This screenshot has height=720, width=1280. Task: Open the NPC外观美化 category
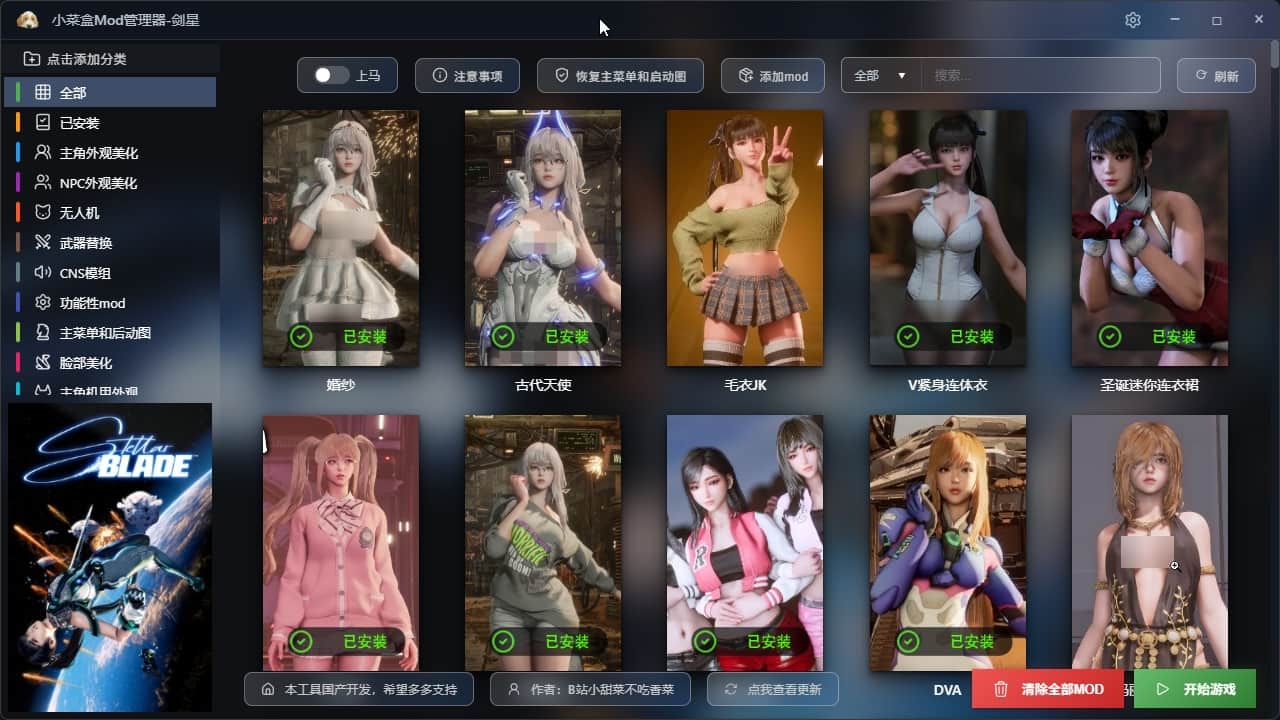coord(98,183)
